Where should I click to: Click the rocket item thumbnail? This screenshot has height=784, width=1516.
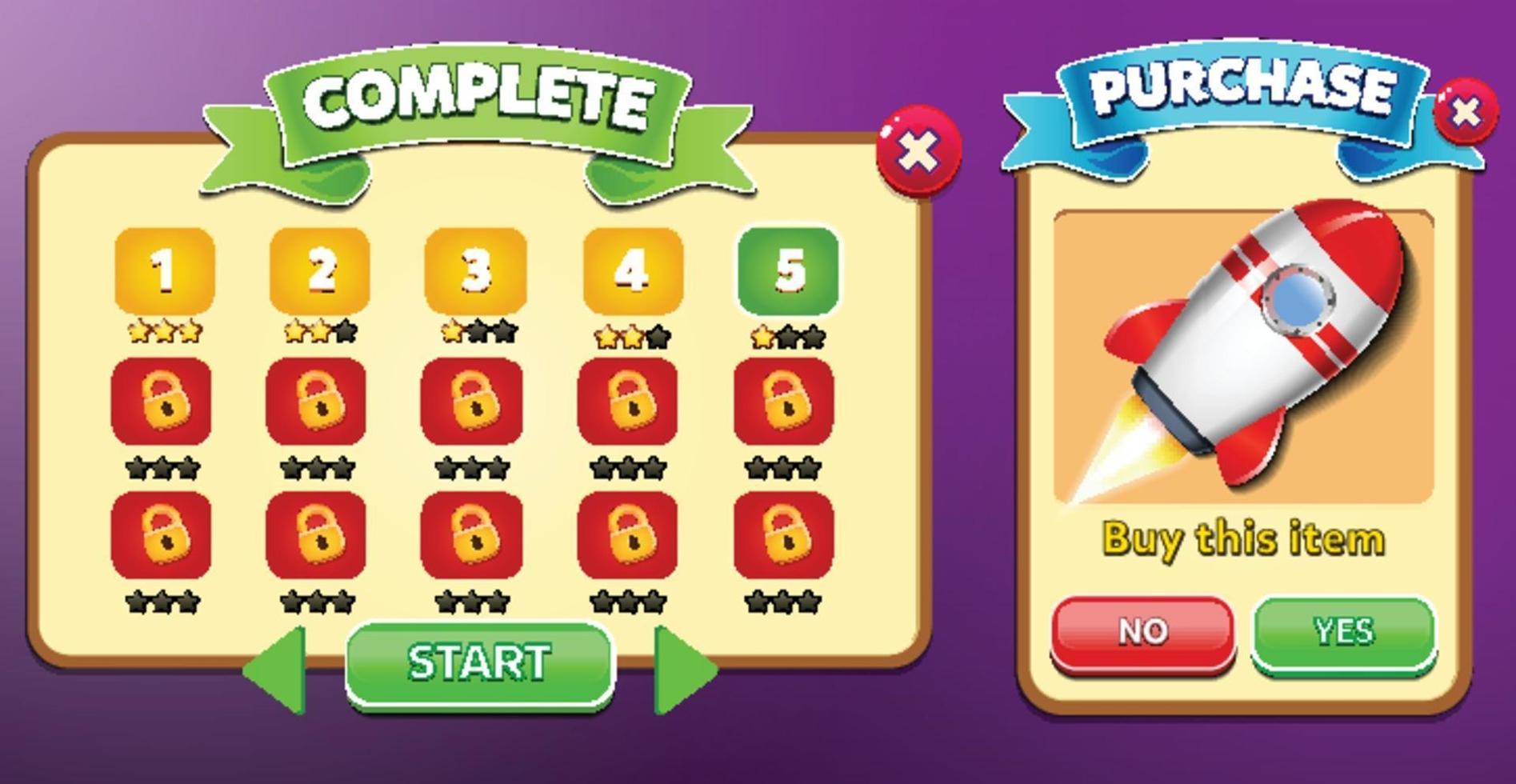[1244, 352]
